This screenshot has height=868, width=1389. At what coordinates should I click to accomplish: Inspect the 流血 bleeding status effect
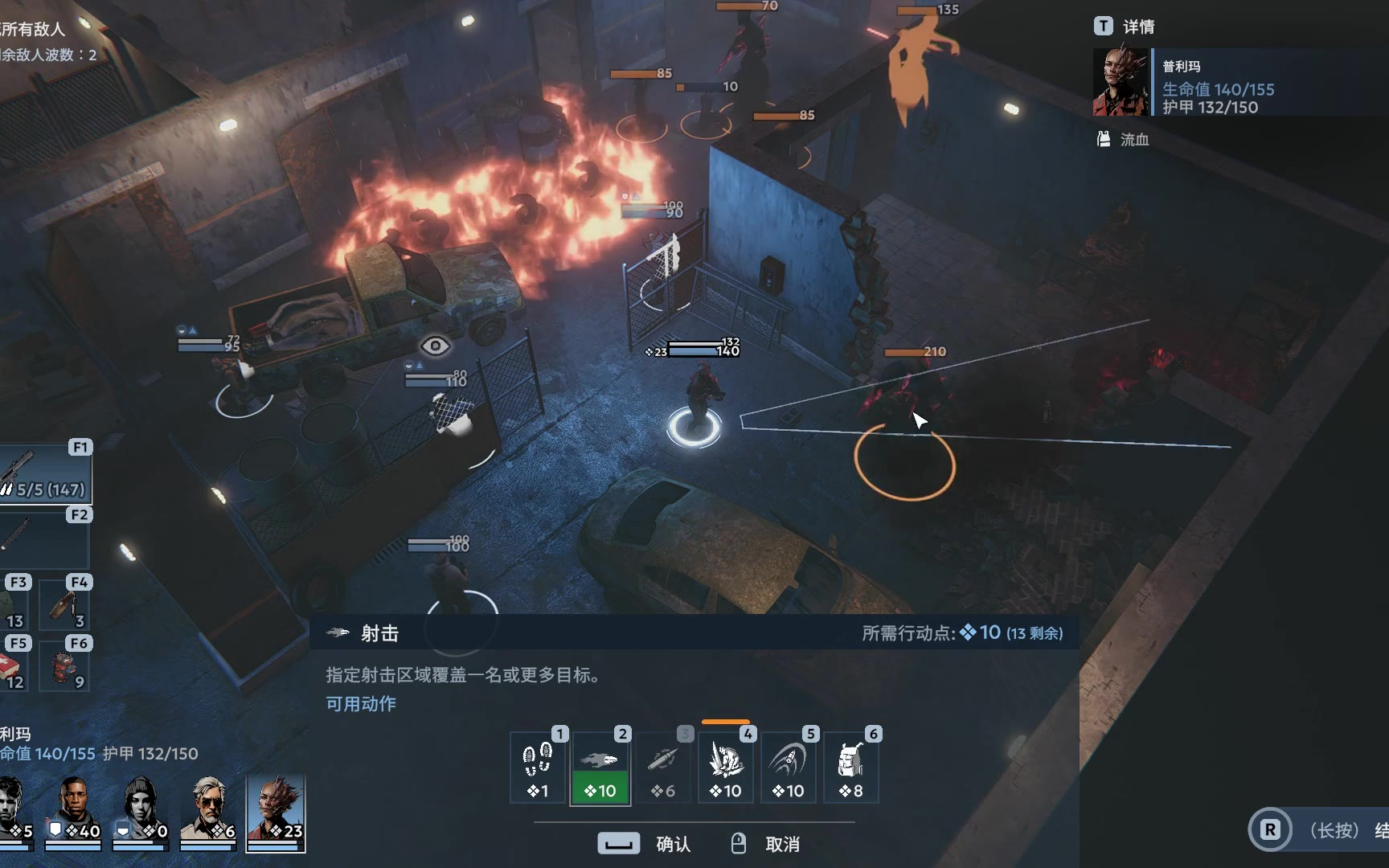pyautogui.click(x=1124, y=139)
